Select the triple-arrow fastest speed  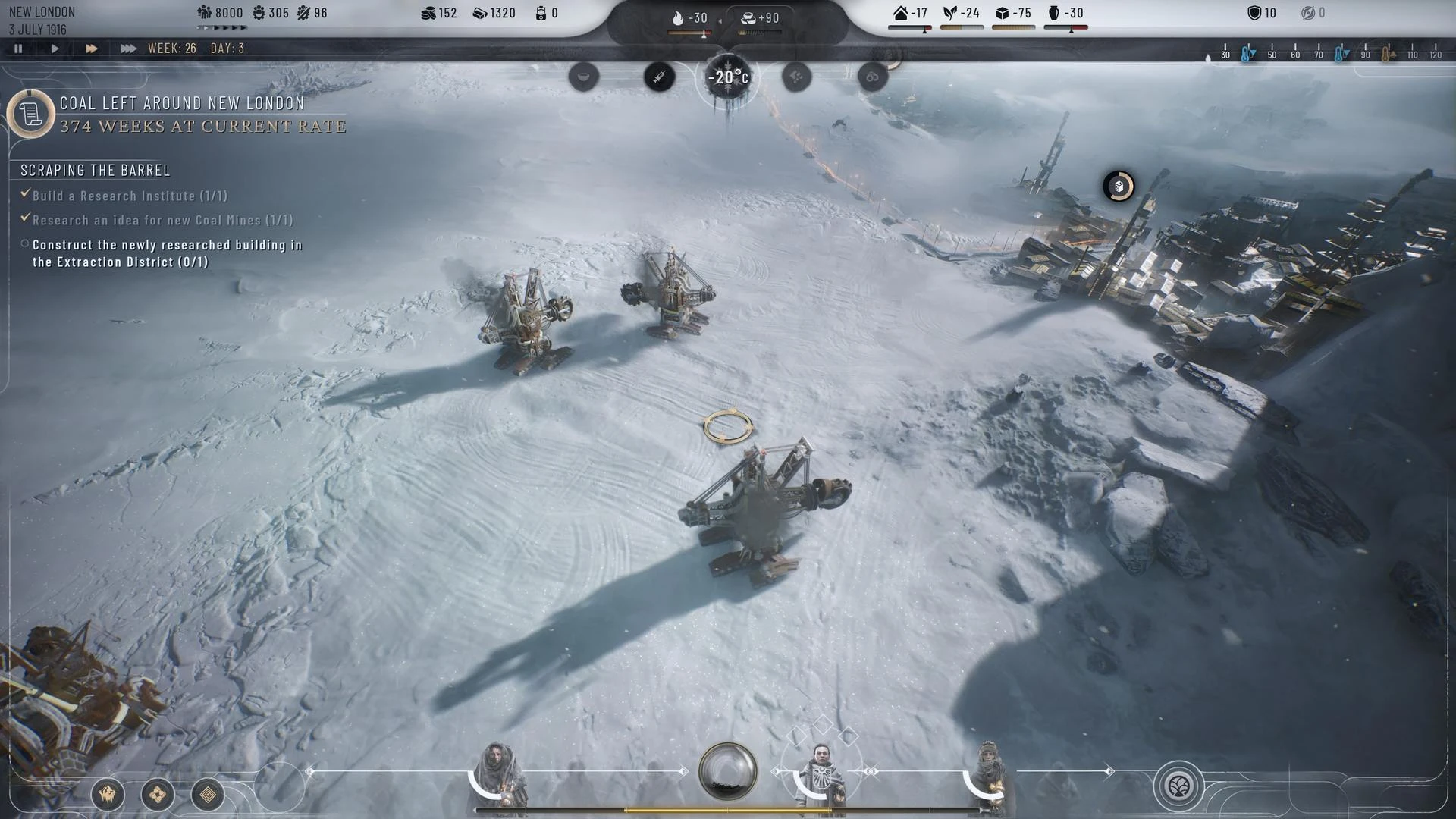click(x=128, y=49)
